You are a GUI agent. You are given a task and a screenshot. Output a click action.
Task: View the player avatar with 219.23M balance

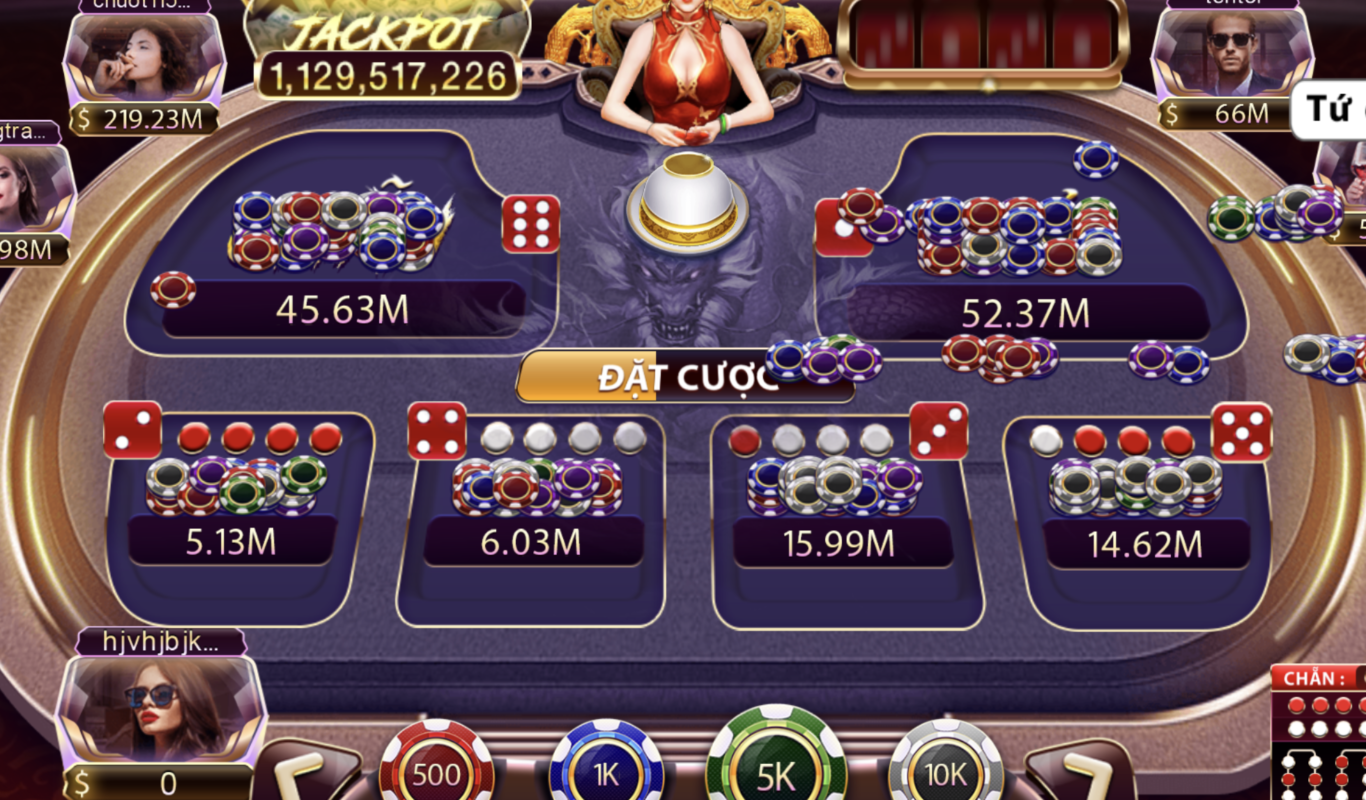click(x=144, y=60)
